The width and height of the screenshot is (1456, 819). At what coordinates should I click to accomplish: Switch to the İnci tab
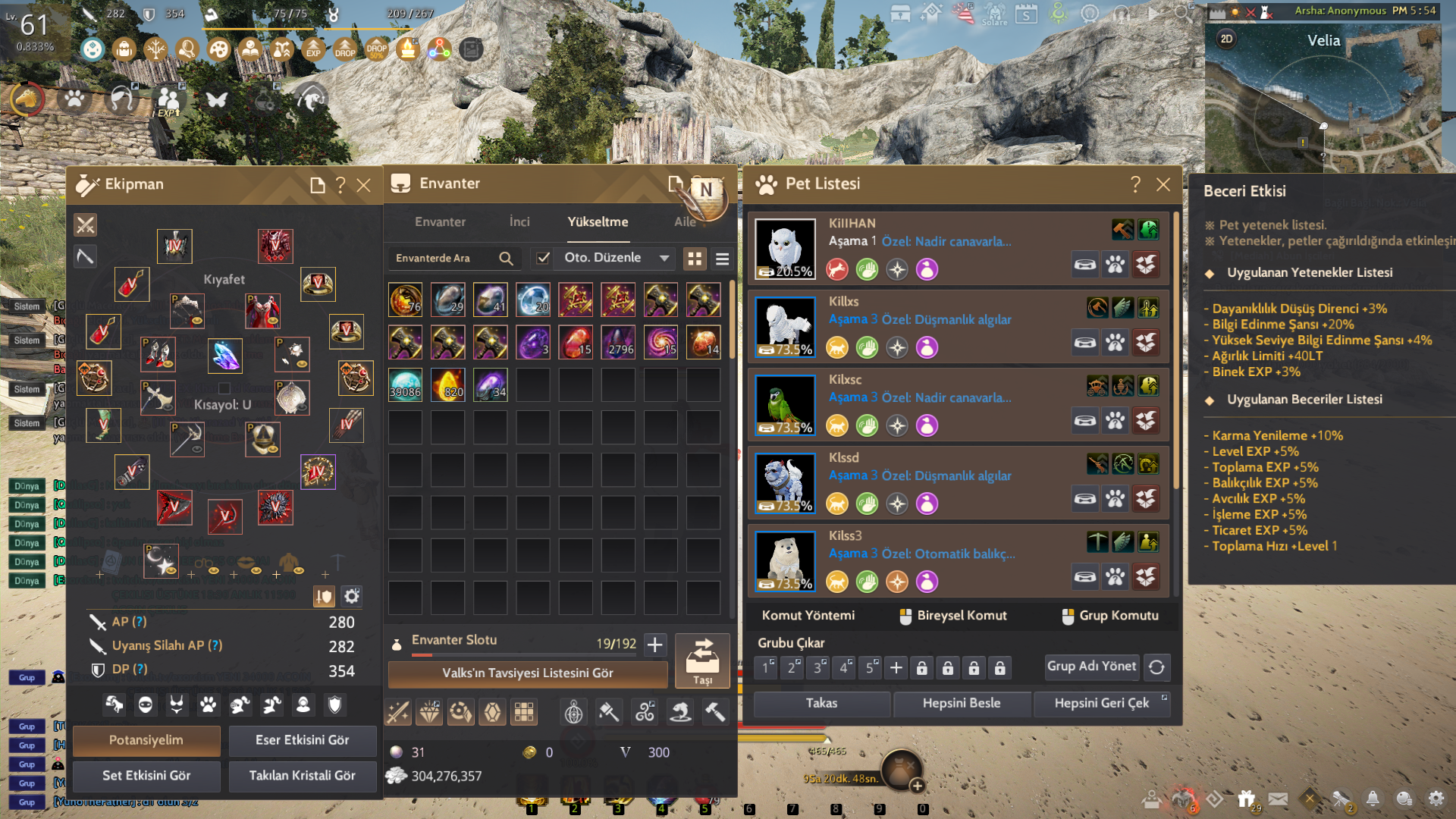(519, 221)
